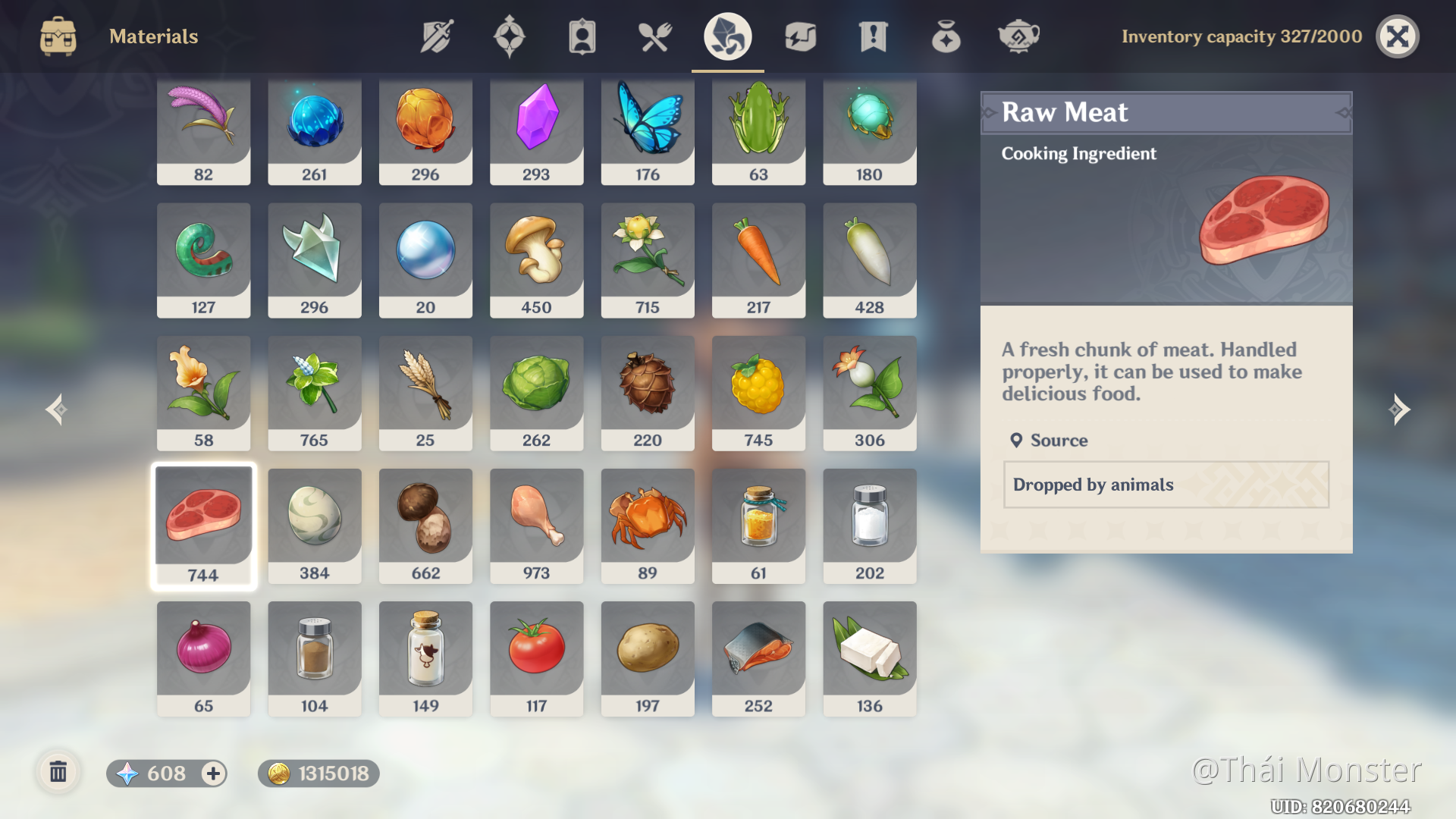Switch to the Food tab
The width and height of the screenshot is (1456, 819).
654,36
